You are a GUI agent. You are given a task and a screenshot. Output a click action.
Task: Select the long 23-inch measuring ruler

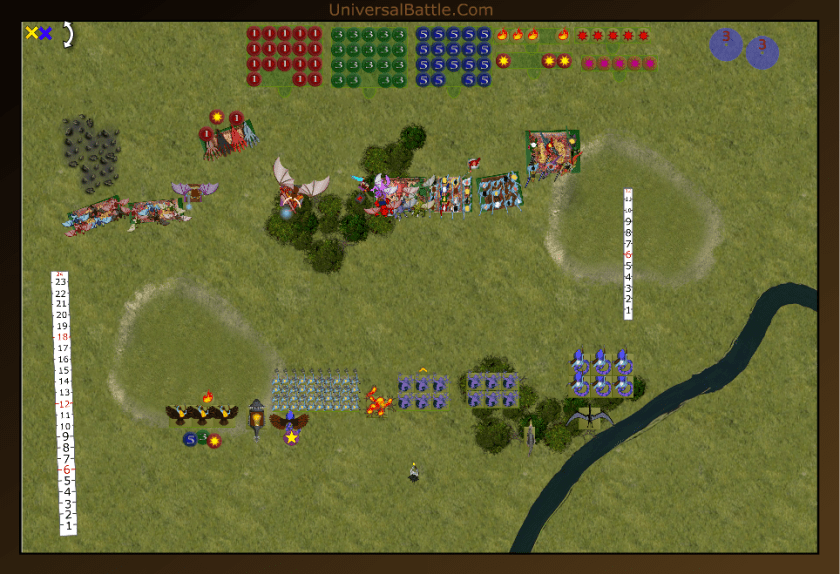tap(63, 402)
